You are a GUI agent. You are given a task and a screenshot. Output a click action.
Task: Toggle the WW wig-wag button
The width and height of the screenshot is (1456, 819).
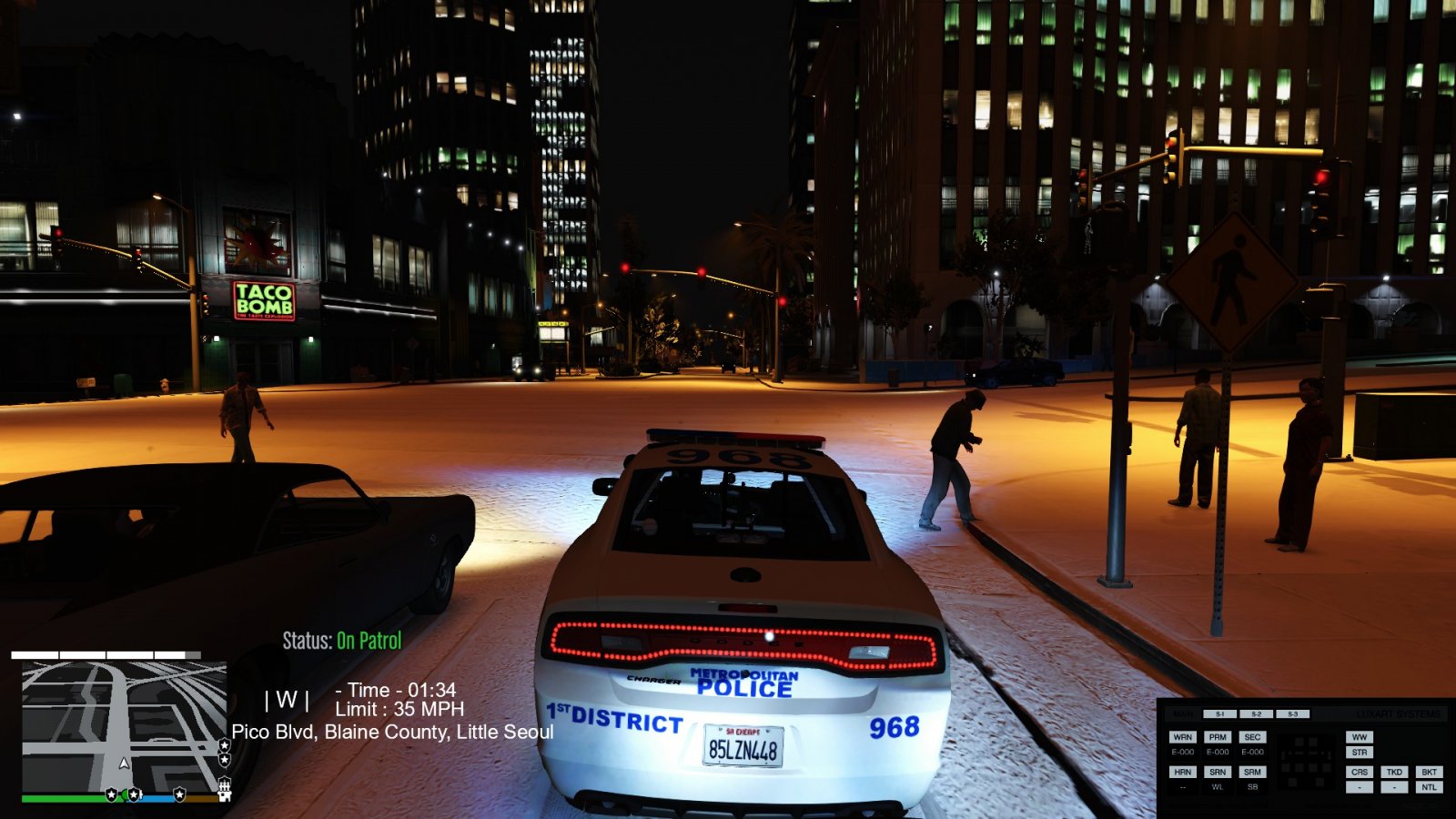coord(1360,737)
